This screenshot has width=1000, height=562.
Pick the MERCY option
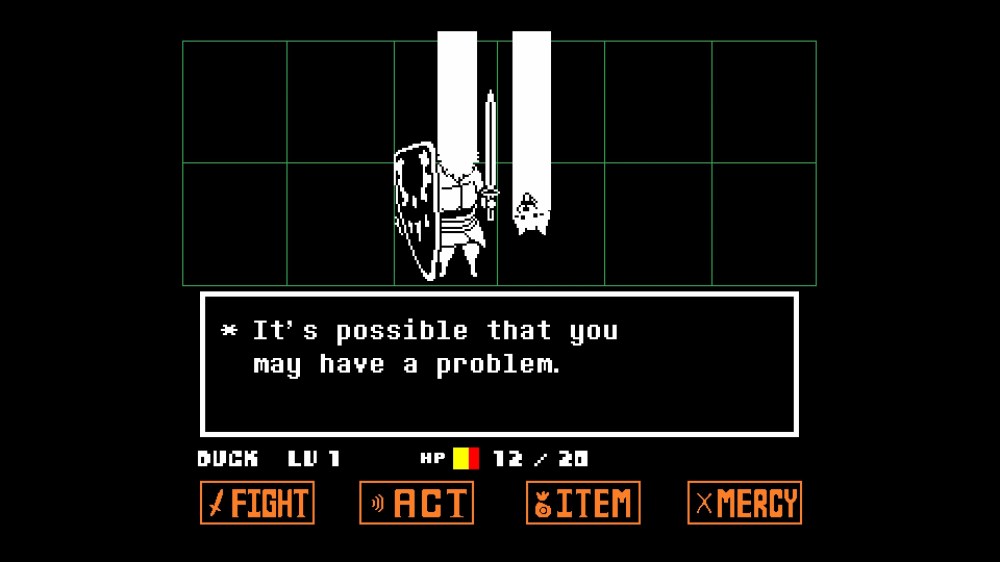point(744,503)
